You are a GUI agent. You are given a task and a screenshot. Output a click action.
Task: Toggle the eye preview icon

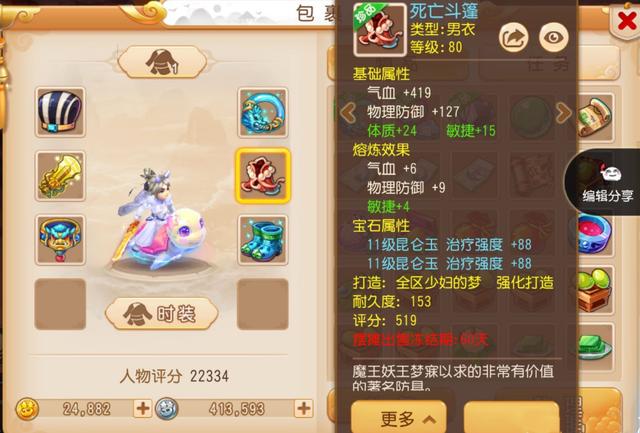pos(552,37)
